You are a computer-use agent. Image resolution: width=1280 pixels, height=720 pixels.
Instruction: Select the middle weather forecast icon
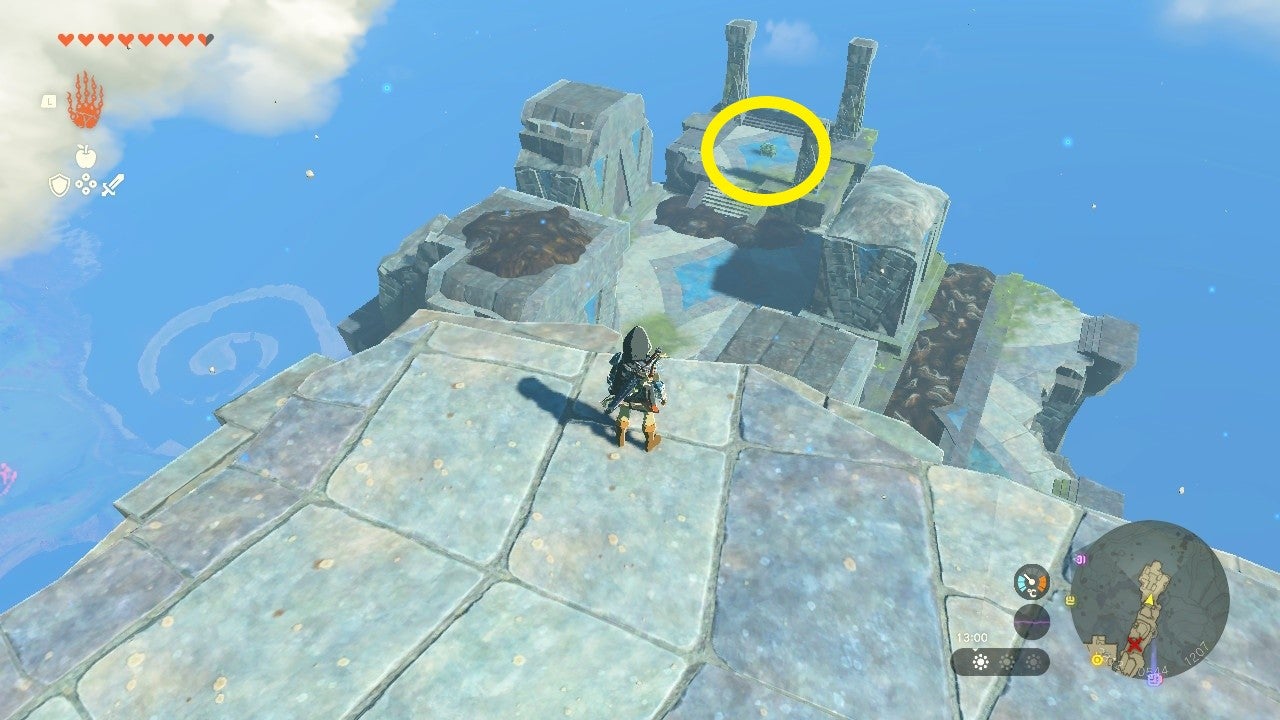(1007, 661)
